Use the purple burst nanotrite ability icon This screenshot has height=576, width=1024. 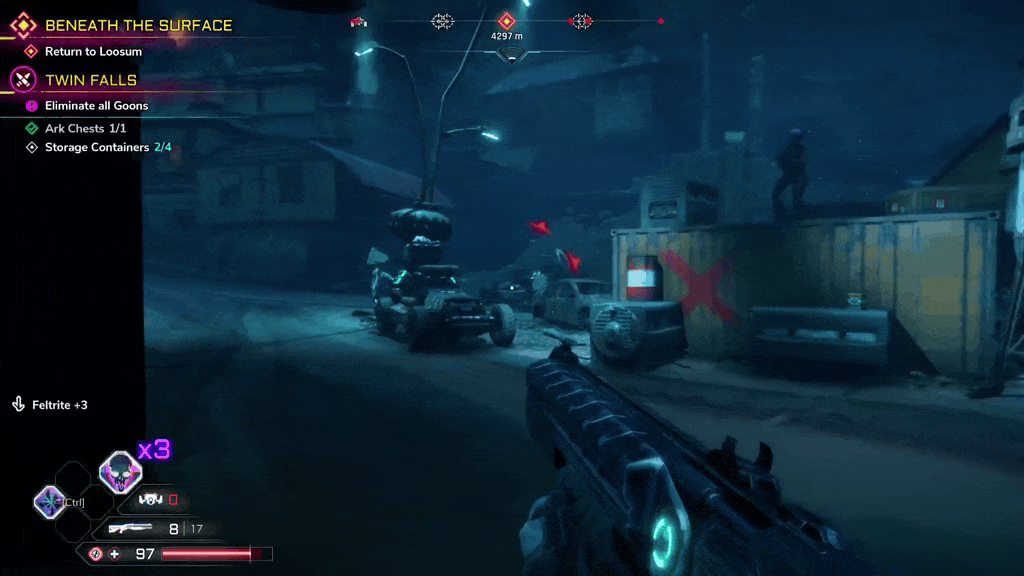tap(49, 501)
